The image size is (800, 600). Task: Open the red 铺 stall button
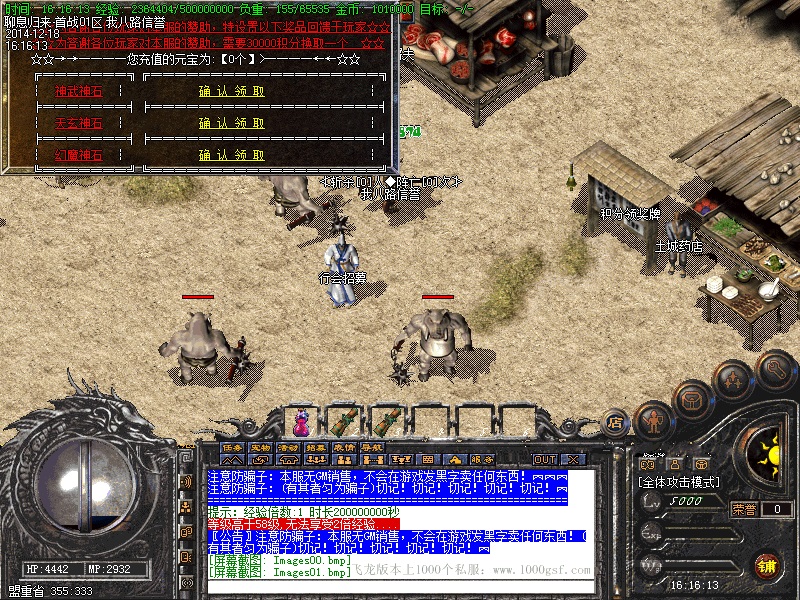[767, 565]
